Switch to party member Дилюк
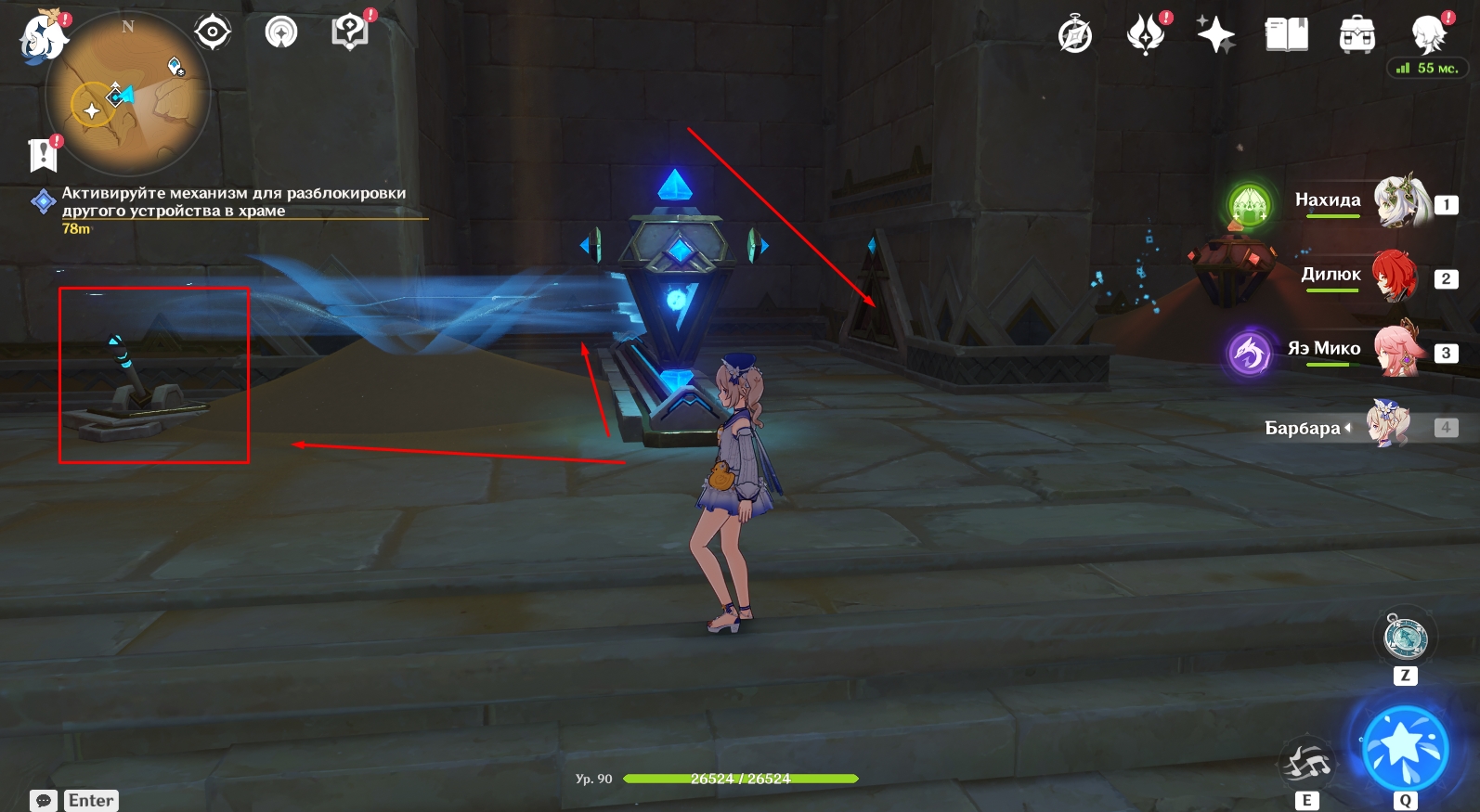1480x812 pixels. (x=1396, y=276)
